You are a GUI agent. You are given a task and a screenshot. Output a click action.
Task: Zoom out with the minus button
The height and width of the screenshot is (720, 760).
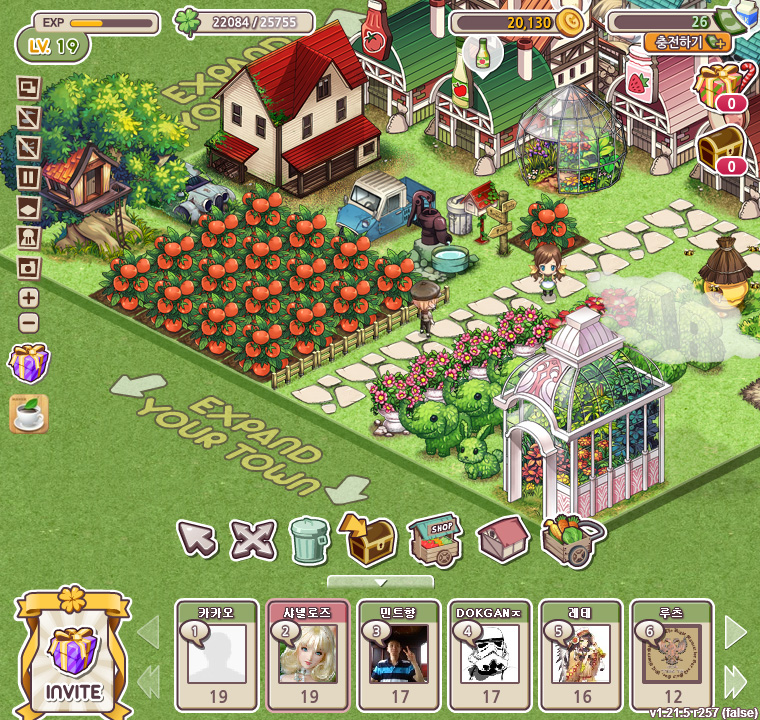coord(29,323)
